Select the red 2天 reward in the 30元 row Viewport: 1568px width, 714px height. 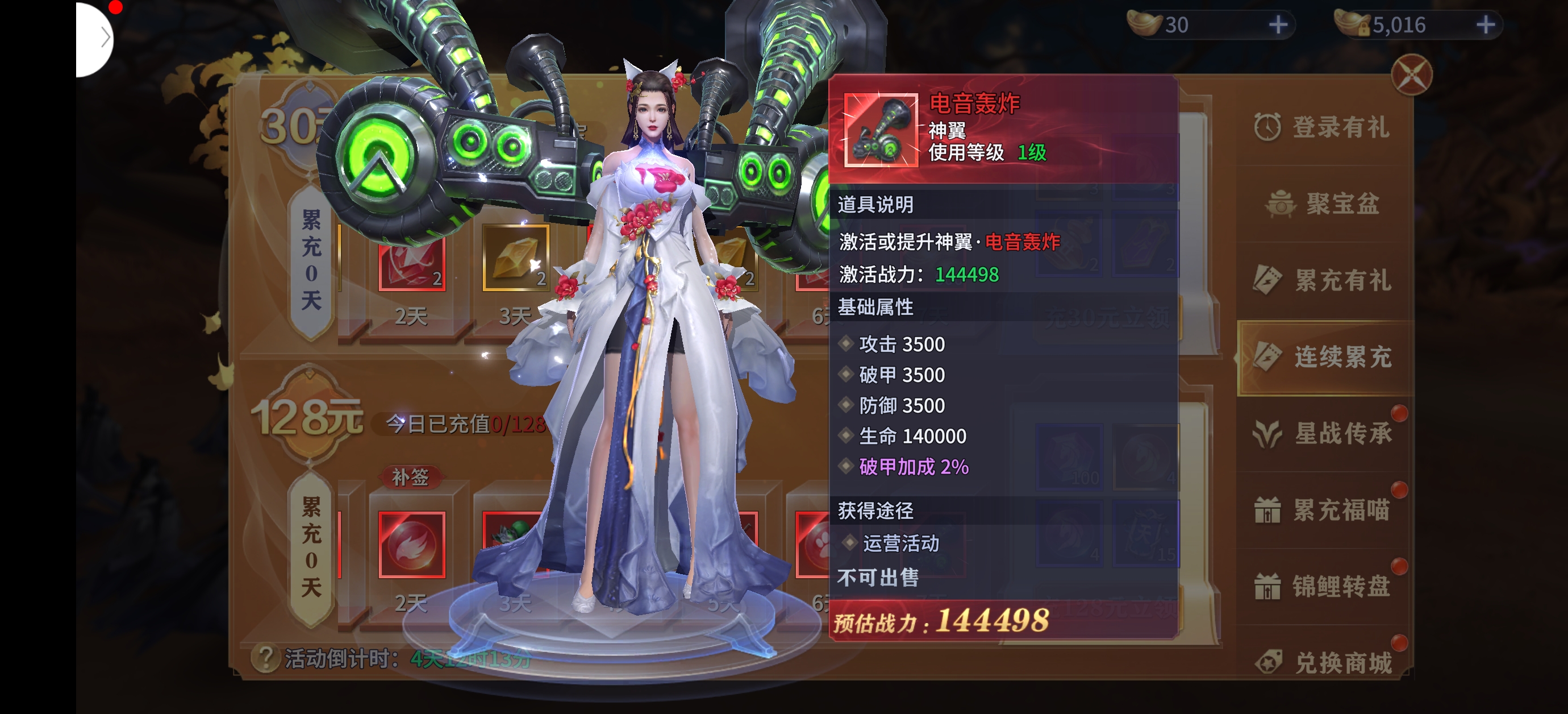411,264
